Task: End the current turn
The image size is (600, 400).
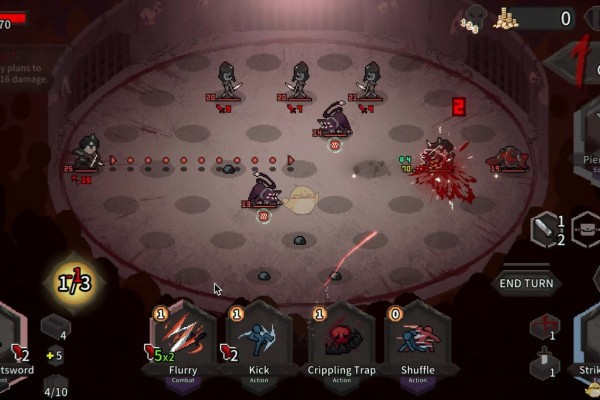Action: (x=526, y=283)
